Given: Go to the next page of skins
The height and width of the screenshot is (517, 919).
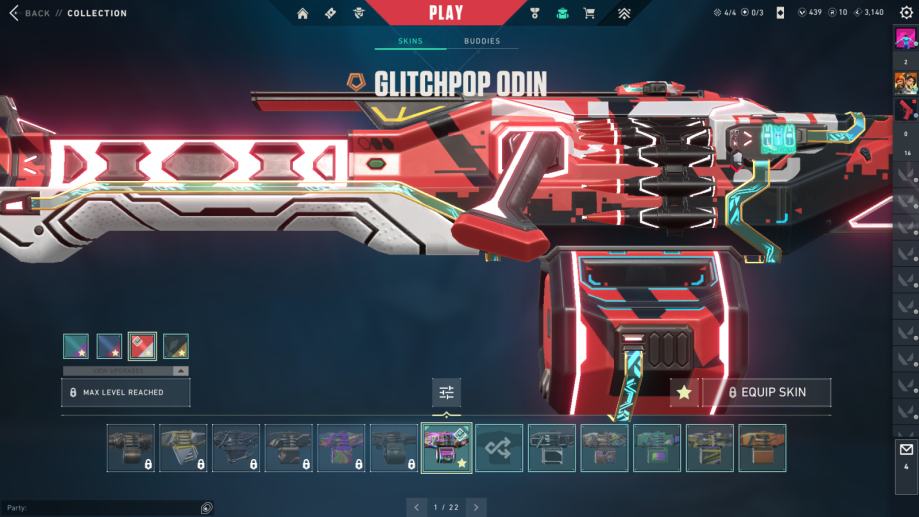Looking at the screenshot, I should click(x=476, y=507).
